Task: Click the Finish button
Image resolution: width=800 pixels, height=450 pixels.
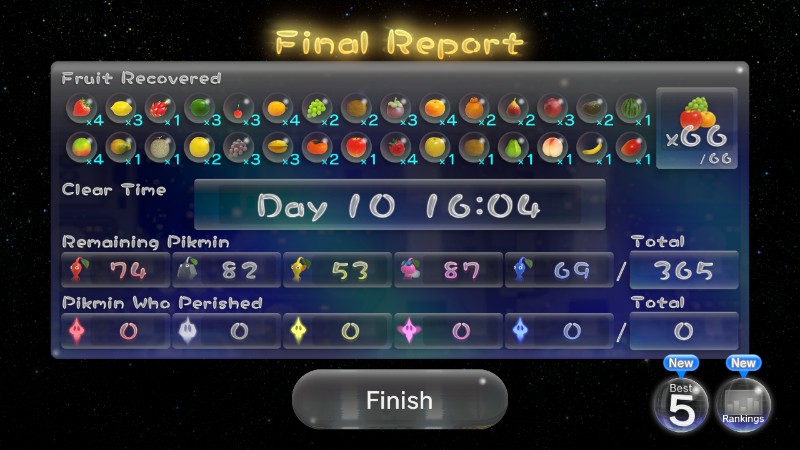Action: pyautogui.click(x=399, y=400)
